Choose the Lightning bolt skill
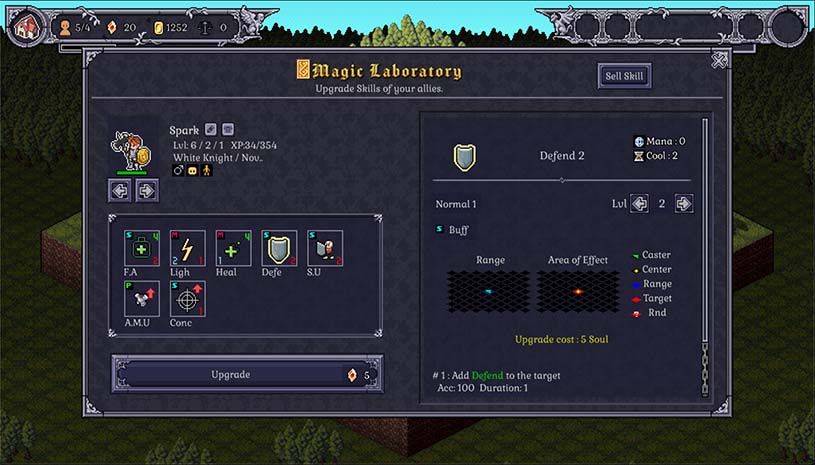The width and height of the screenshot is (815, 465). (187, 248)
